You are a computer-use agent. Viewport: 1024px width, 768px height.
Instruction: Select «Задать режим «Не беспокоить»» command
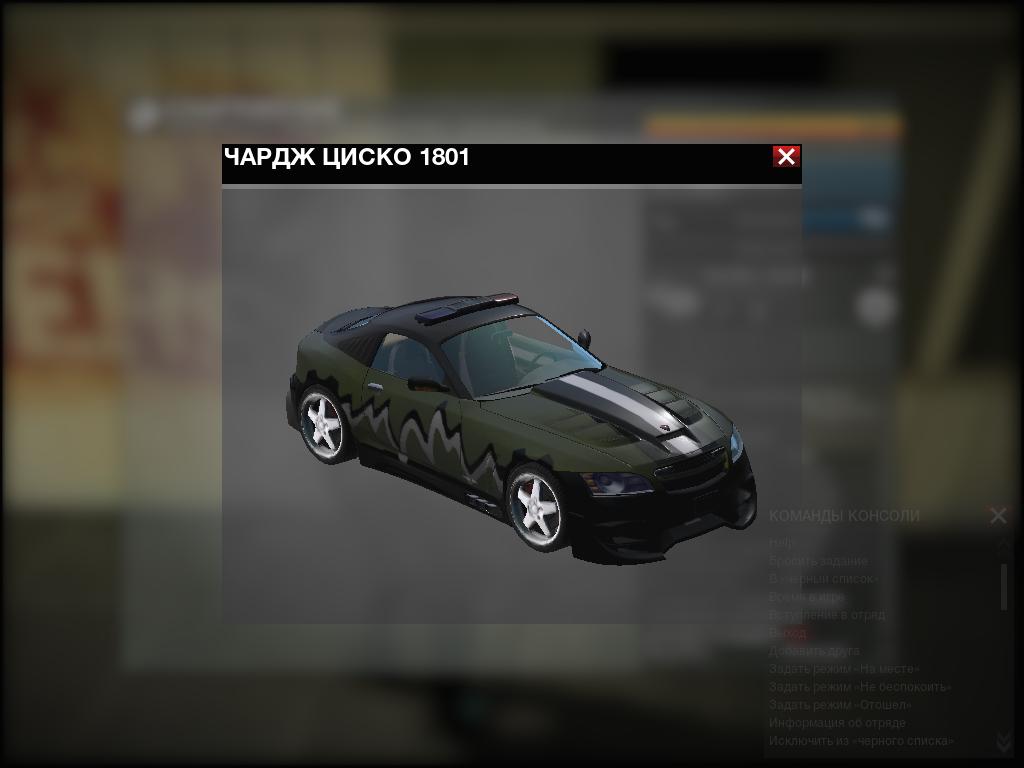coord(859,687)
